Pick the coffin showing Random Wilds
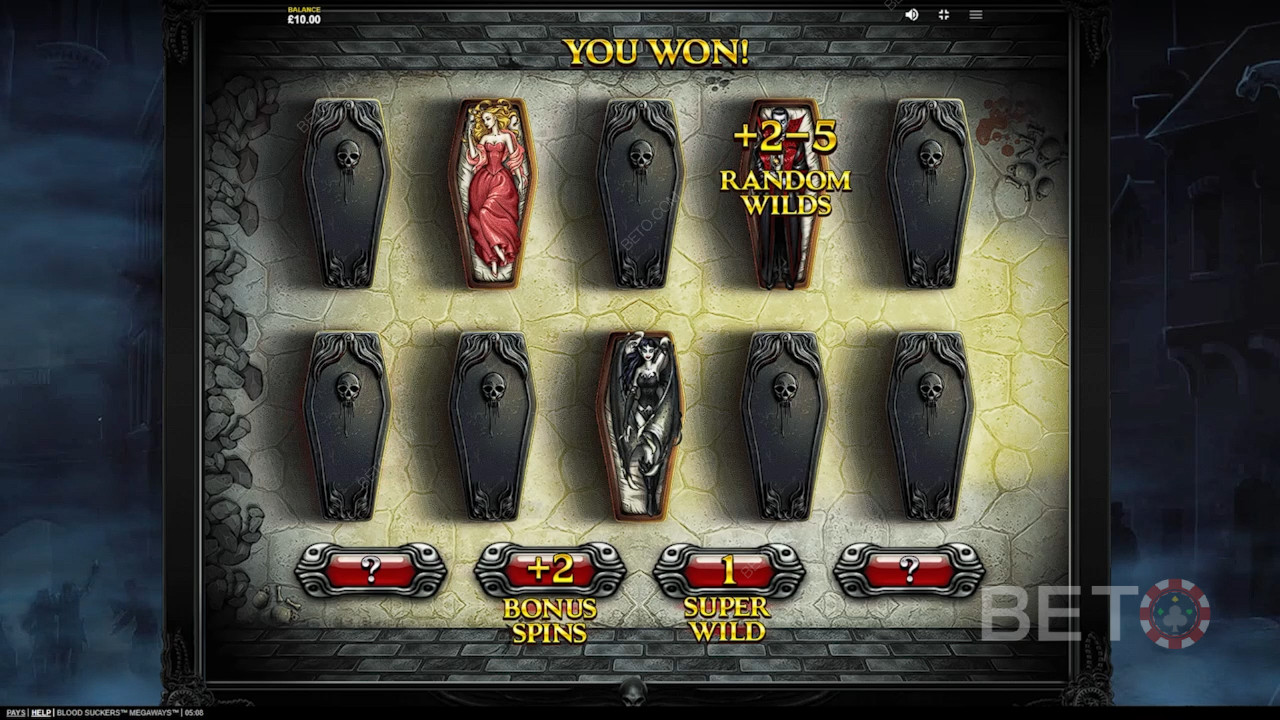1280x720 pixels. pyautogui.click(x=783, y=194)
